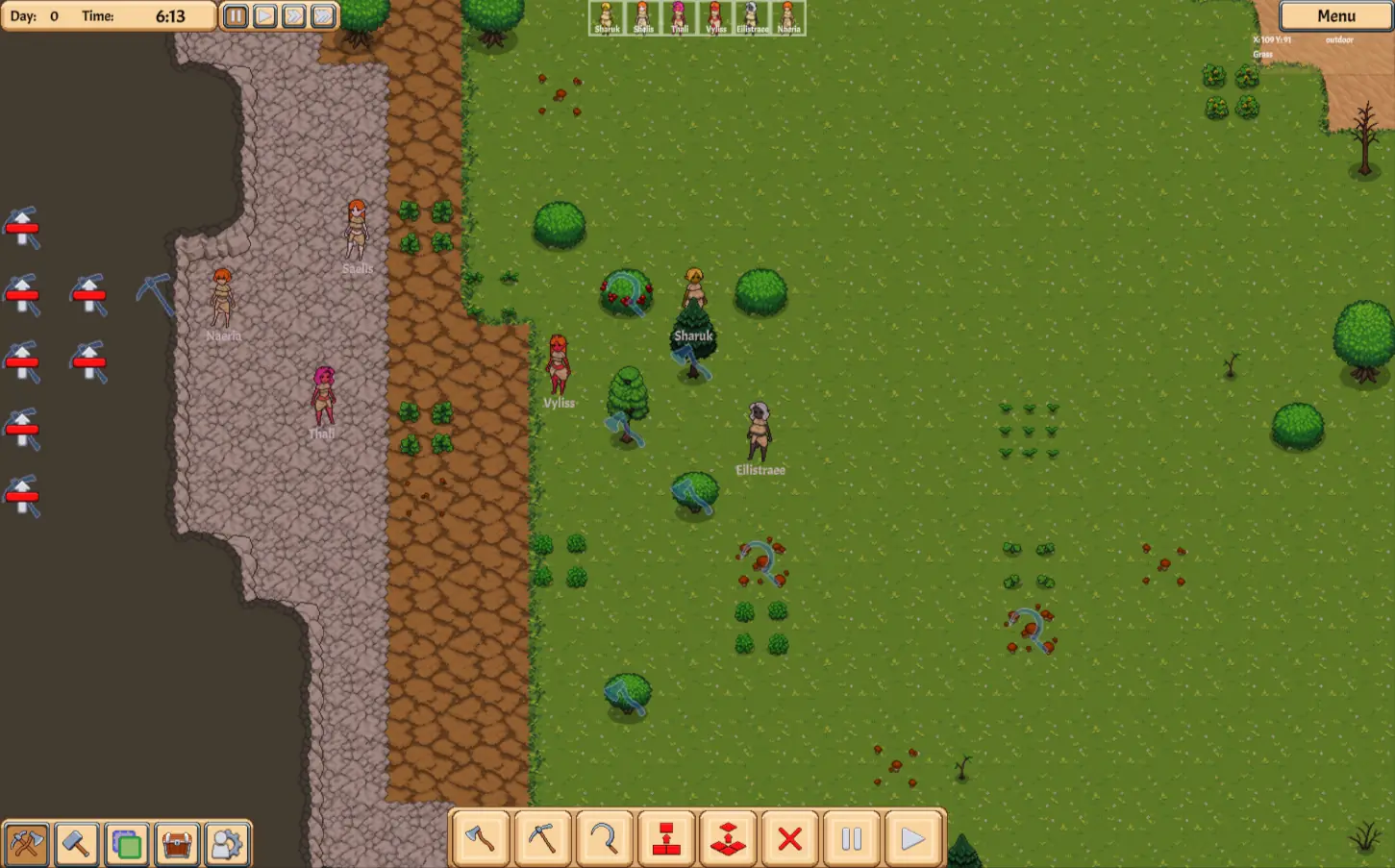This screenshot has height=868, width=1395.
Task: Pause the game speed
Action: click(x=236, y=16)
